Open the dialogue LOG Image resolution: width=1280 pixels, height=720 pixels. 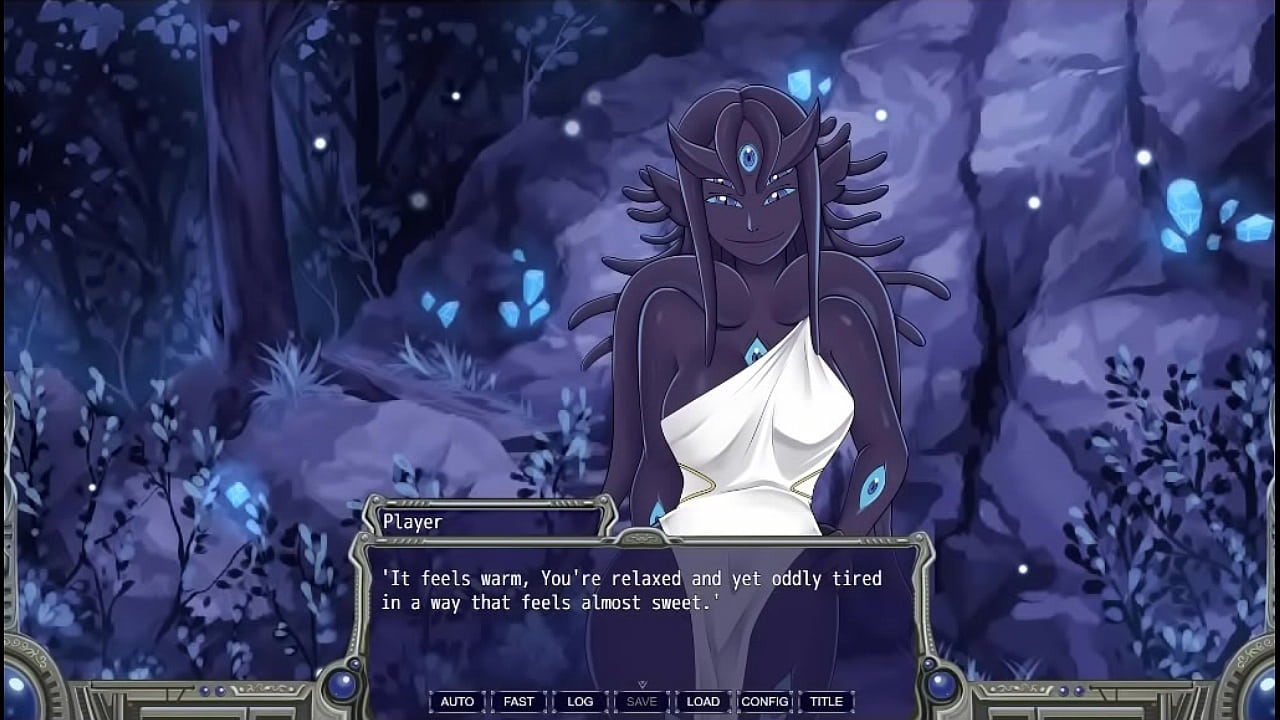[x=579, y=701]
